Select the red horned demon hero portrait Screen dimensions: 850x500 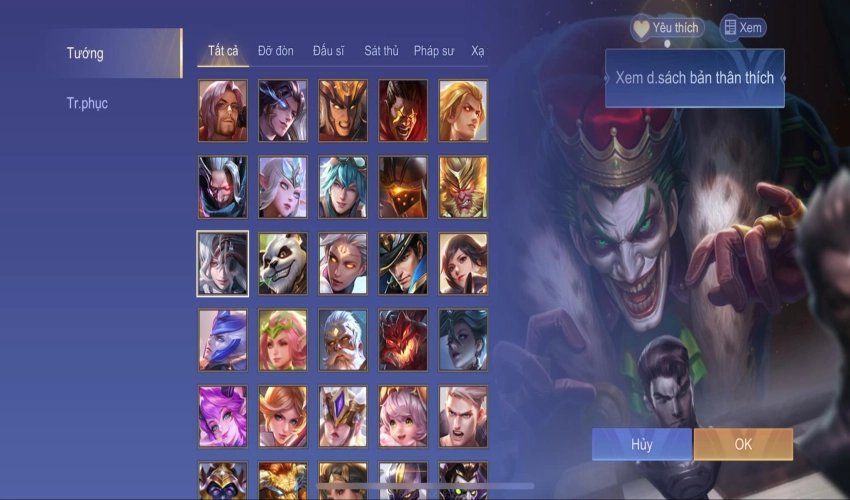403,340
